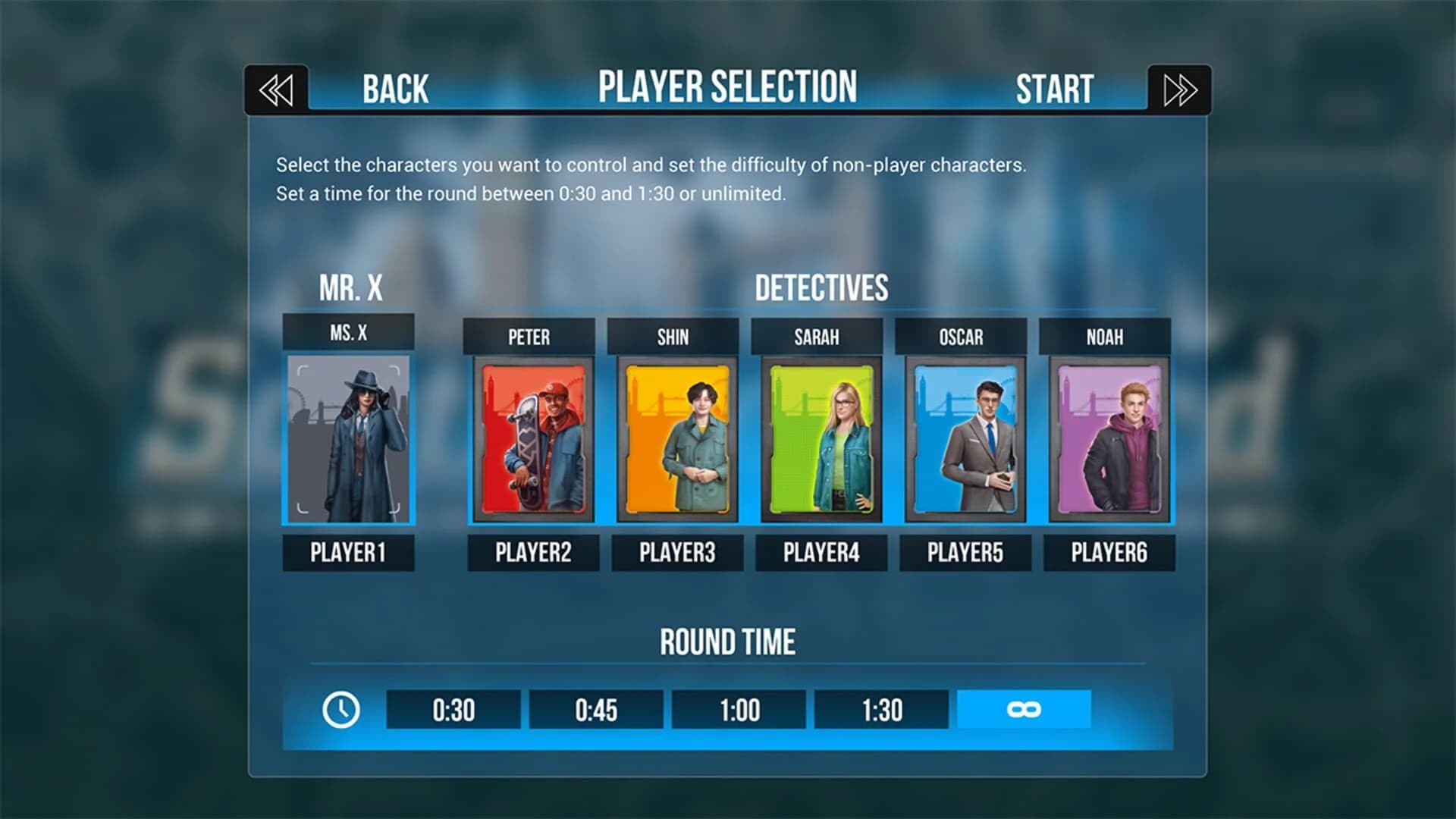Click the clock icon next to round times

[343, 711]
